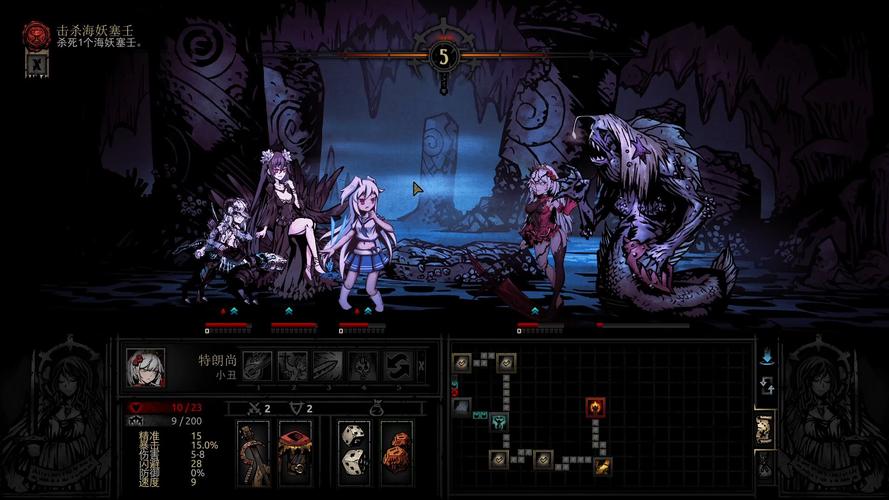Click the golden room at the map's bottom
This screenshot has height=500, width=889.
pyautogui.click(x=604, y=465)
